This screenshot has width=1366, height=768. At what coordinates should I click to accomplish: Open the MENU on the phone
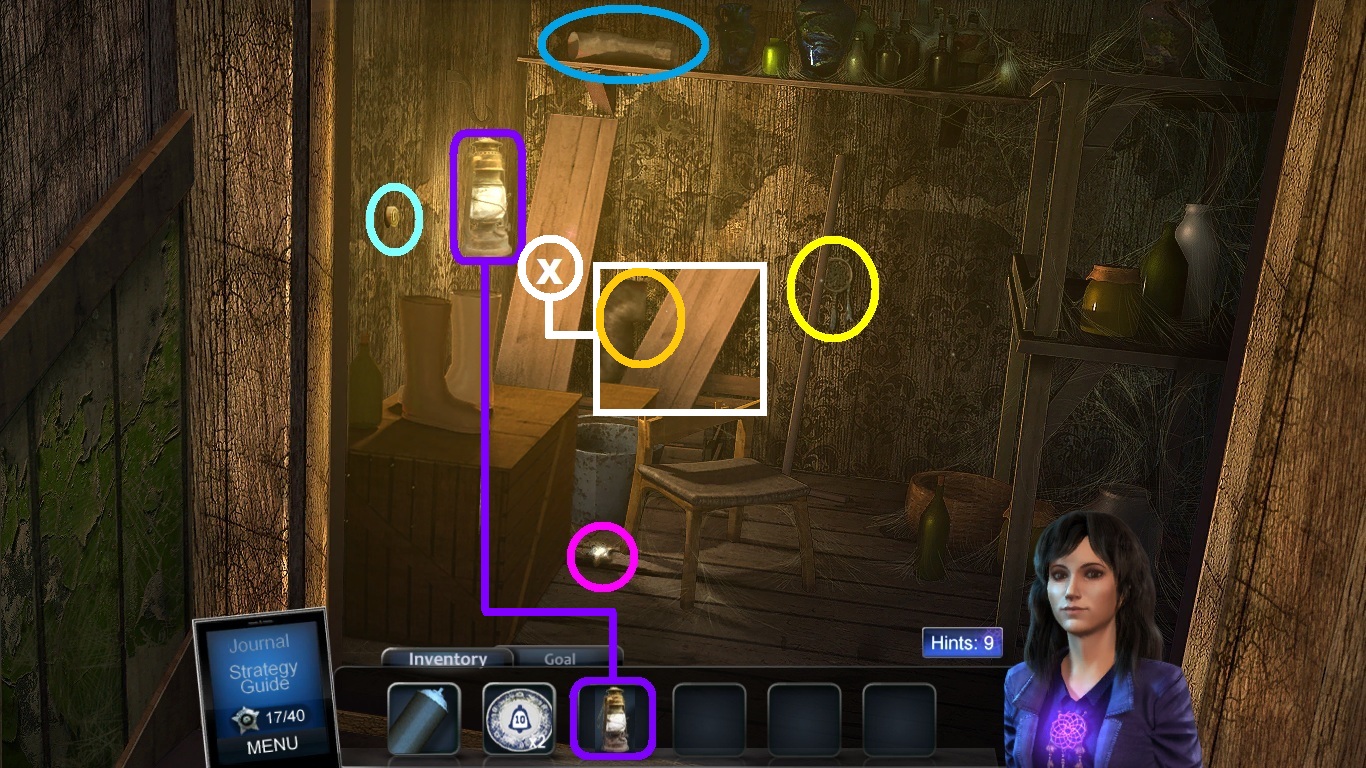tap(271, 744)
